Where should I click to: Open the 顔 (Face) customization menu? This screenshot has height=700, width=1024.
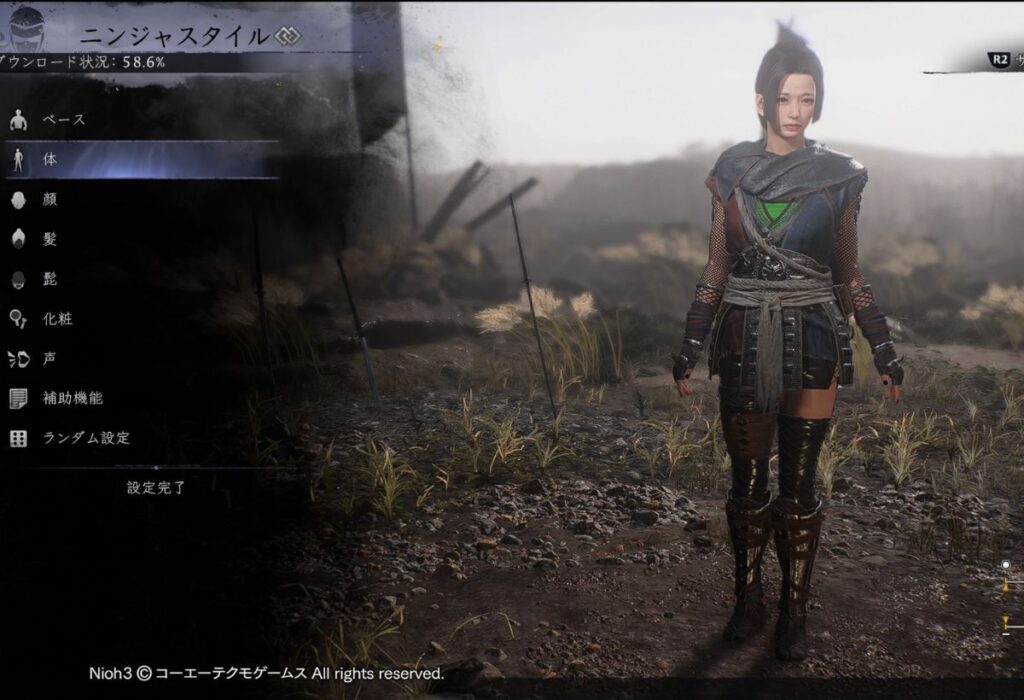[50, 199]
